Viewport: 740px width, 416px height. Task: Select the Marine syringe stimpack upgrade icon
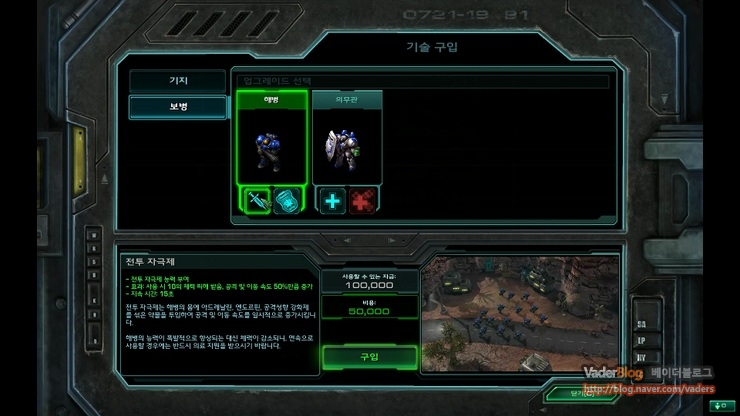(256, 200)
